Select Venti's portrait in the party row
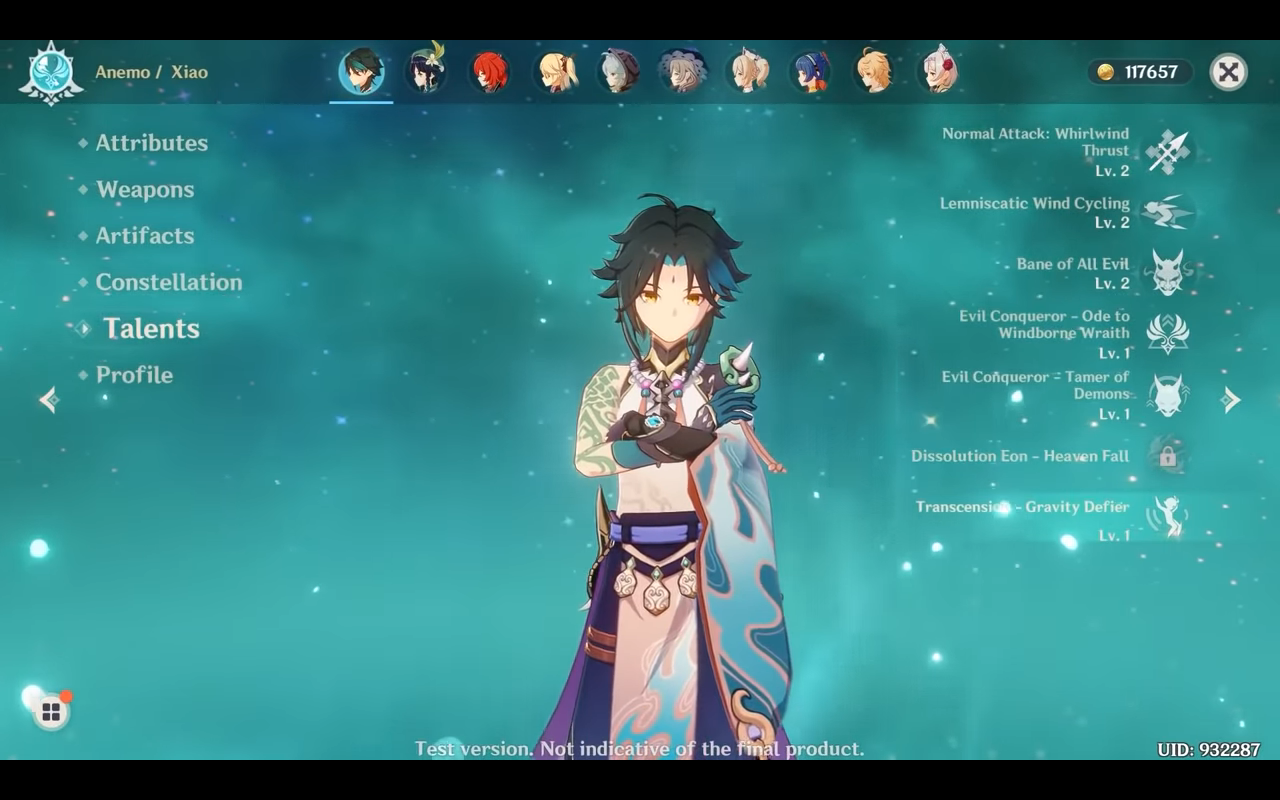This screenshot has height=800, width=1280. pyautogui.click(x=425, y=72)
